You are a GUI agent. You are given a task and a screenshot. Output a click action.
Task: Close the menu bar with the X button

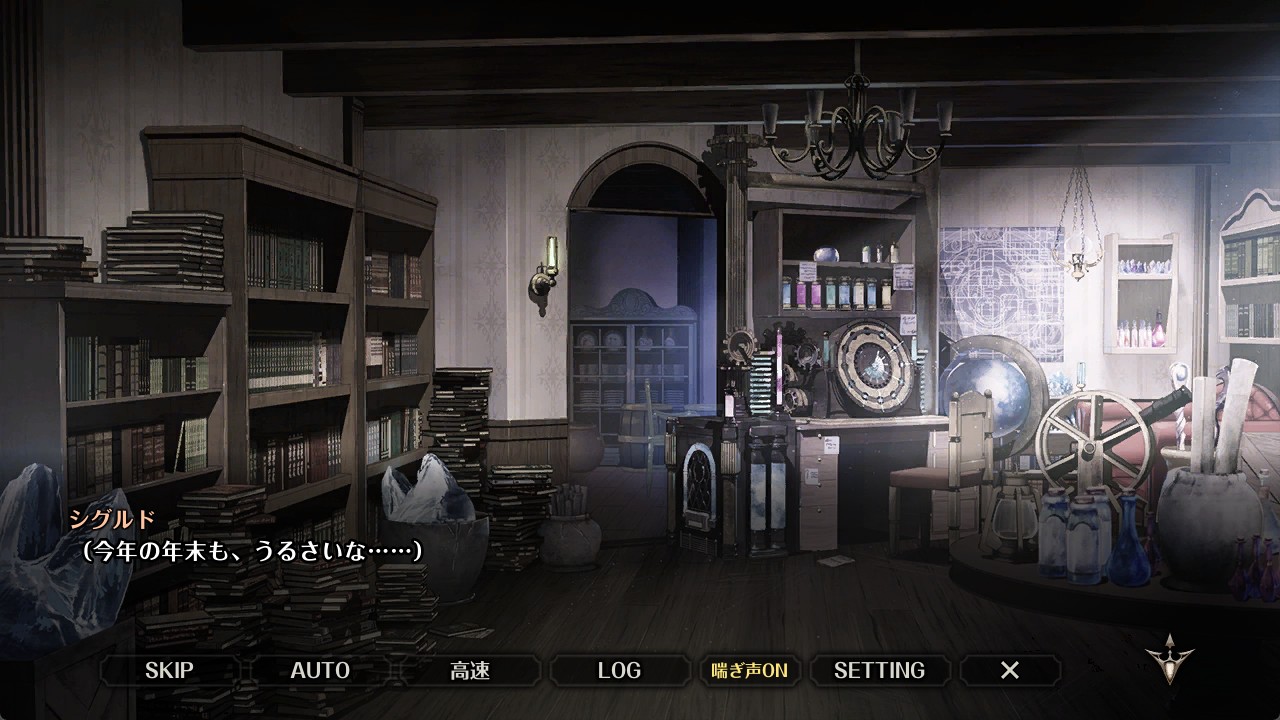(x=1010, y=670)
